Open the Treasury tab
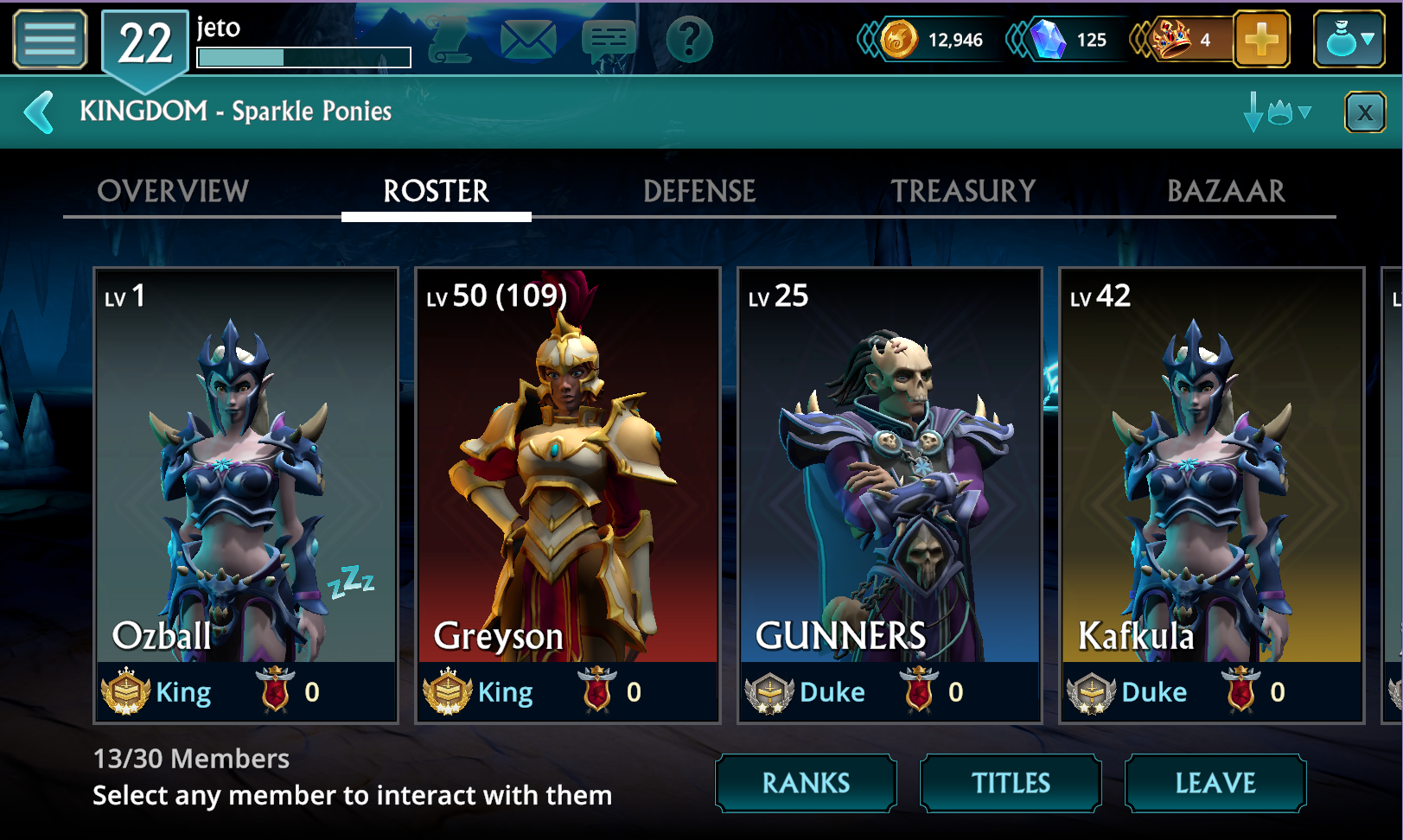Image resolution: width=1403 pixels, height=840 pixels. (963, 191)
